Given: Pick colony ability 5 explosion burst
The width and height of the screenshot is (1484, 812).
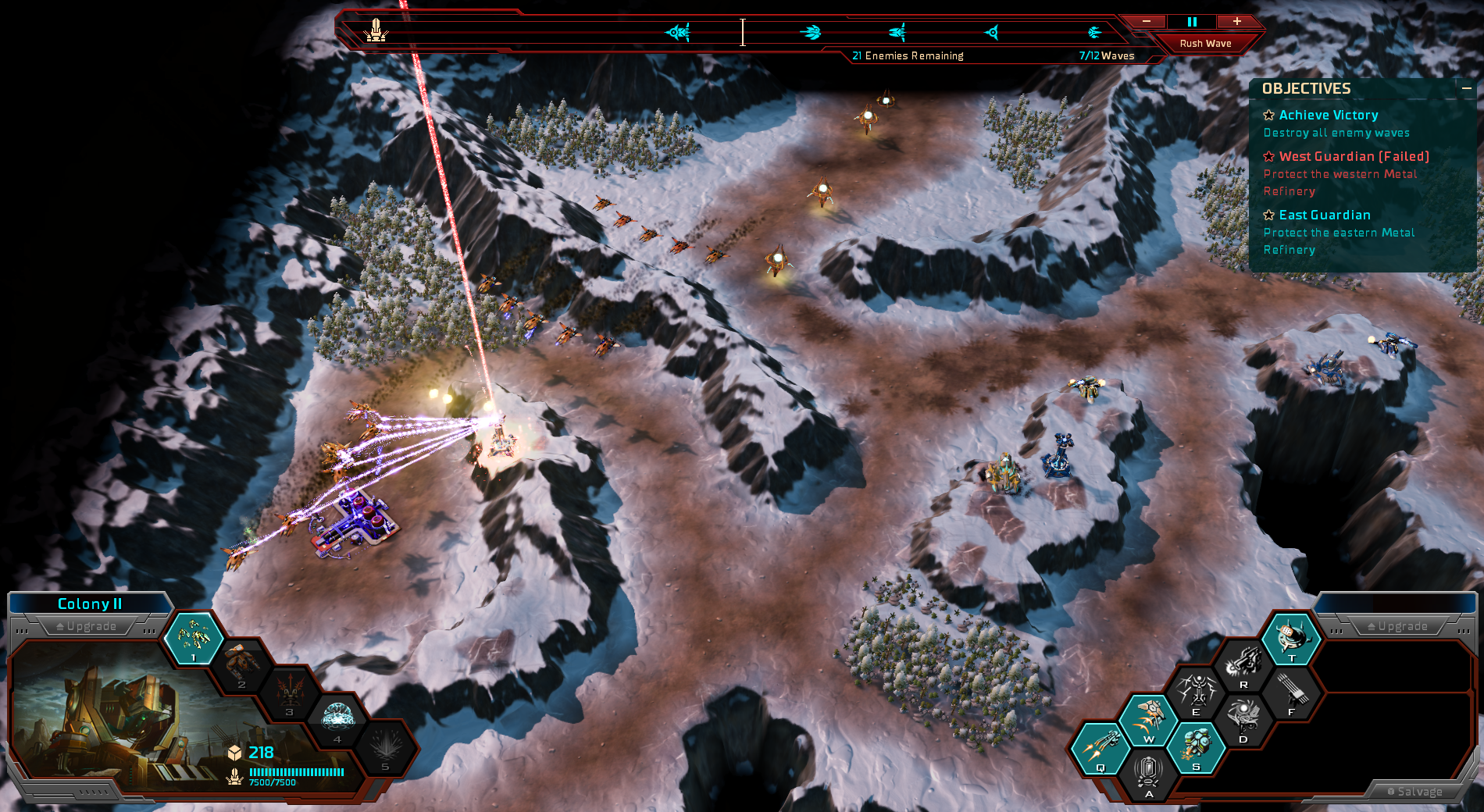Looking at the screenshot, I should tap(386, 746).
